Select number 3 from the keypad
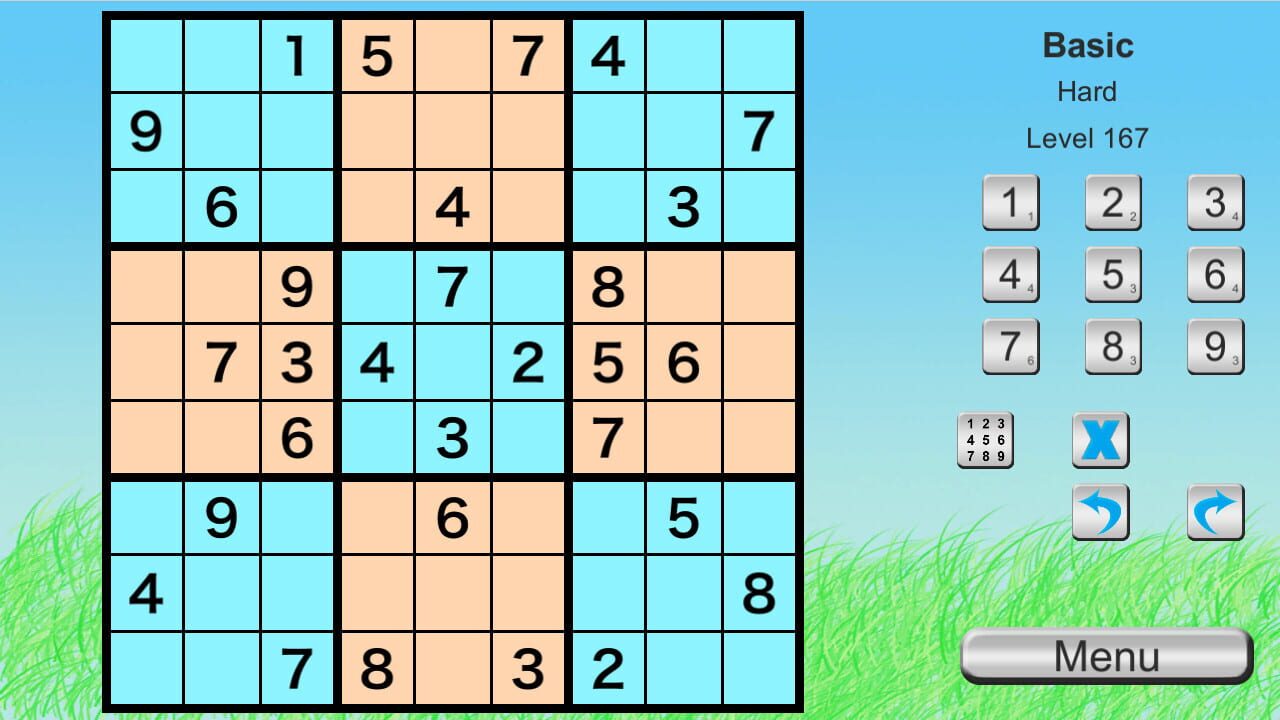This screenshot has width=1280, height=720. click(1215, 203)
